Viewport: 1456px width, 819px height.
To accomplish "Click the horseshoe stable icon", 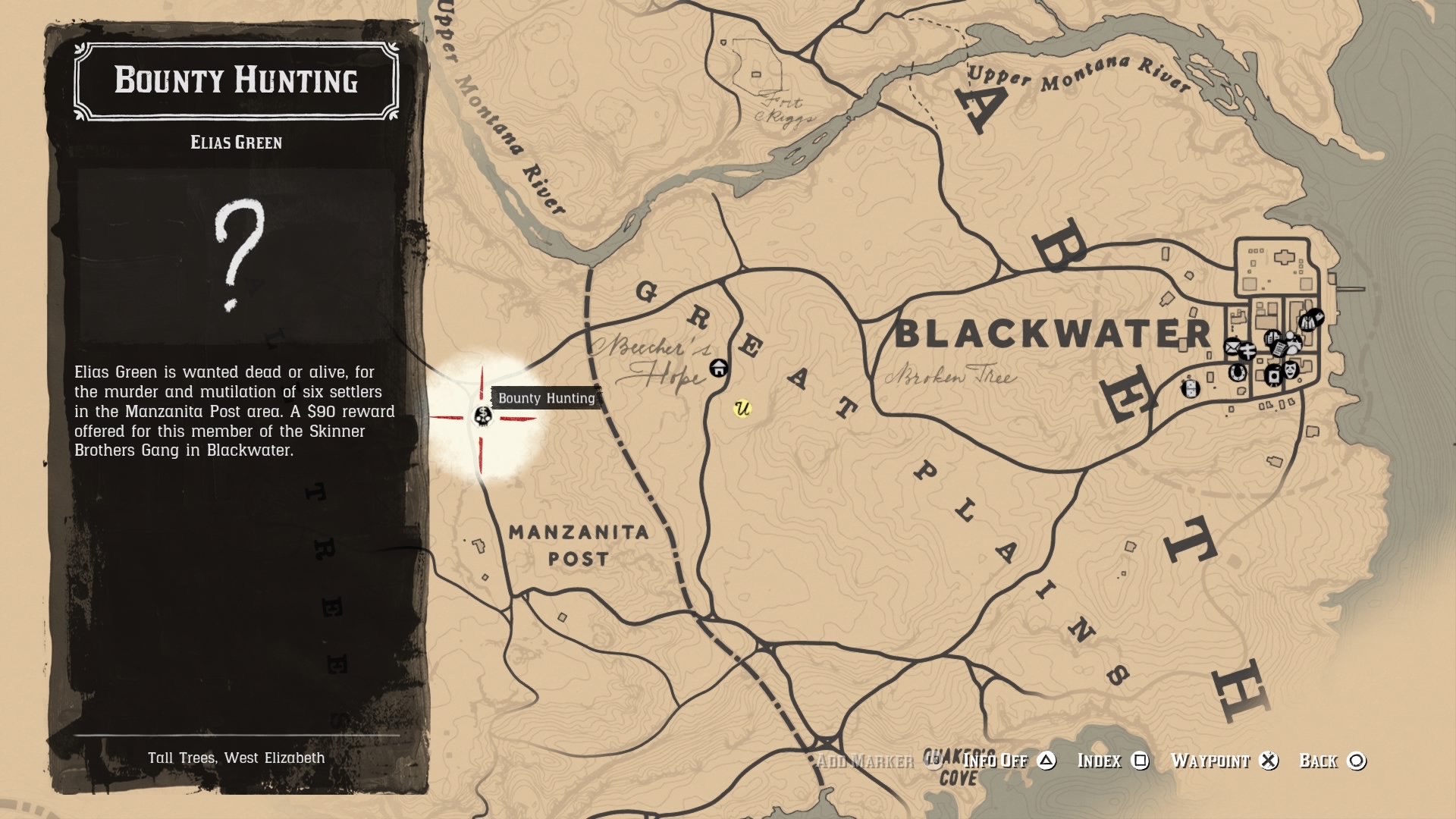I will pos(1238,373).
